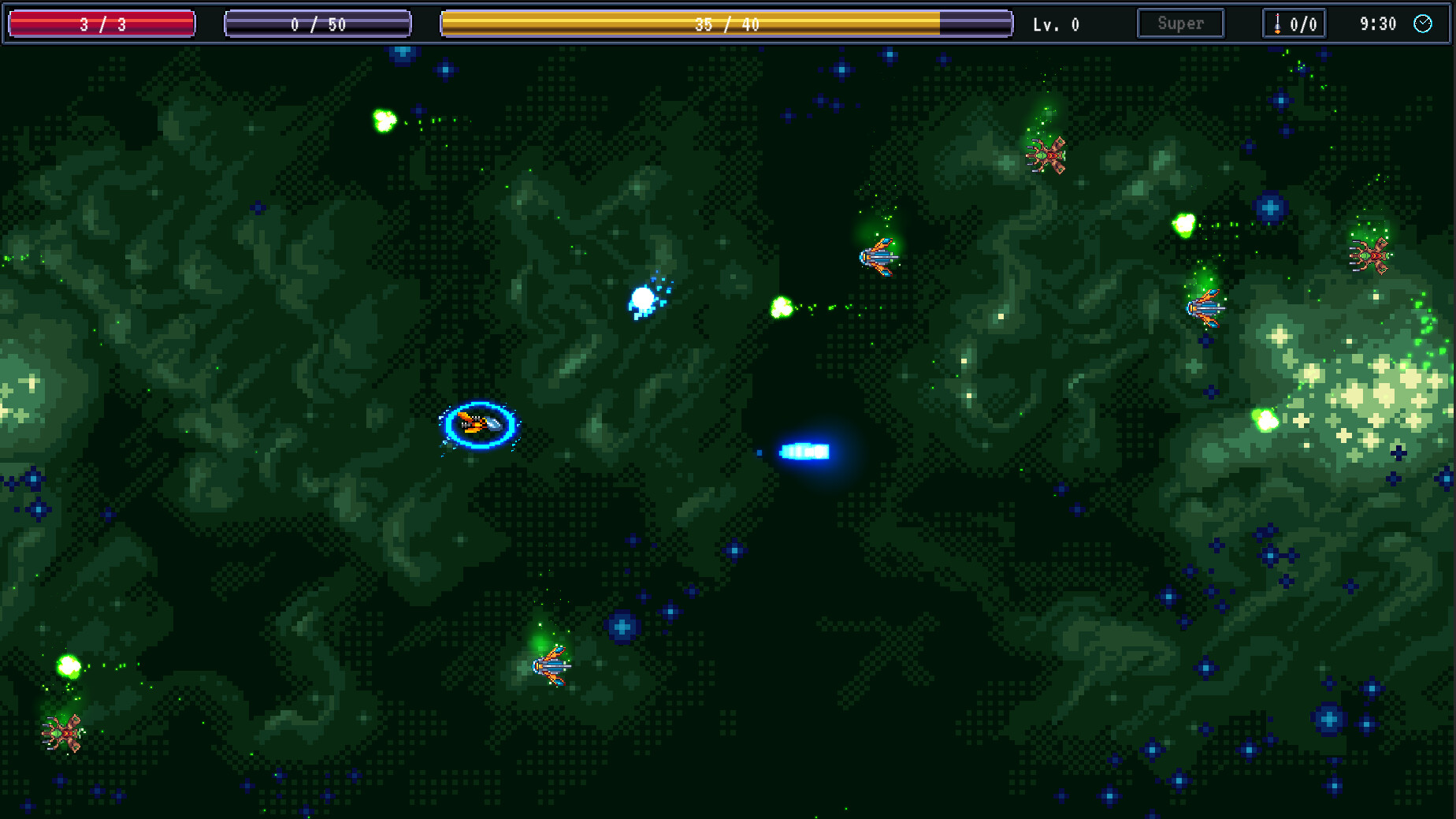Screen dimensions: 1456x819
Task: Click the glowing blue plasma orb in the center
Action: pos(644,298)
